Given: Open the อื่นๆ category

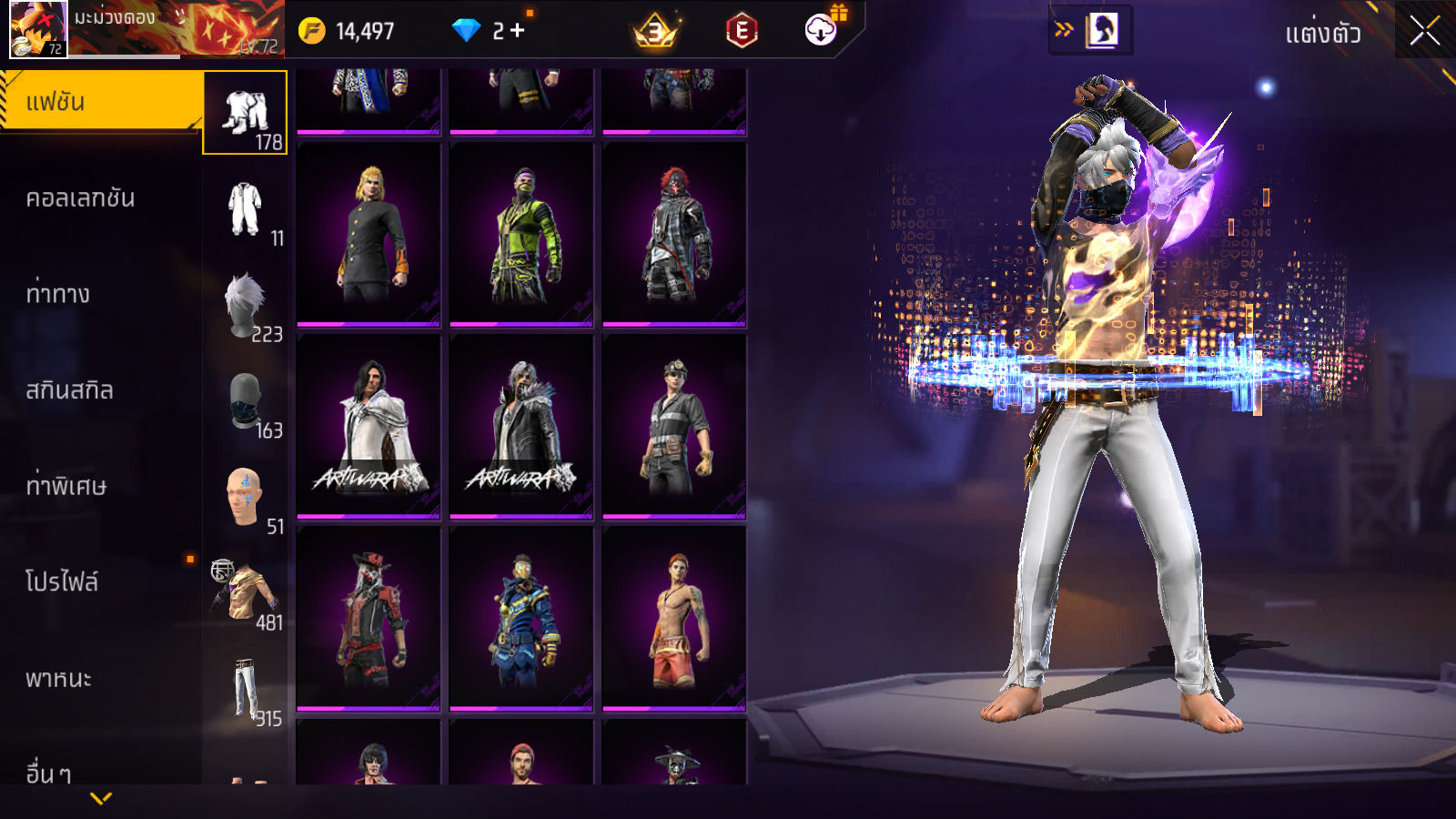Looking at the screenshot, I should (48, 772).
